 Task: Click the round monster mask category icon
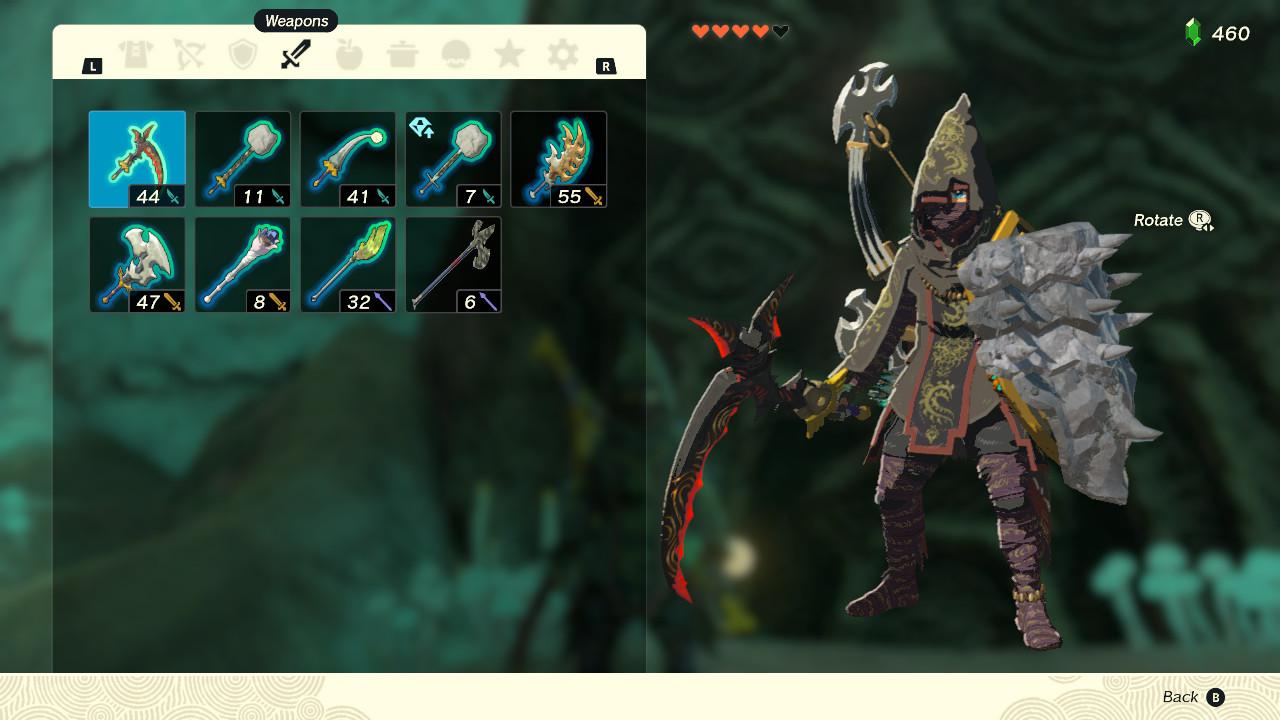click(x=455, y=55)
